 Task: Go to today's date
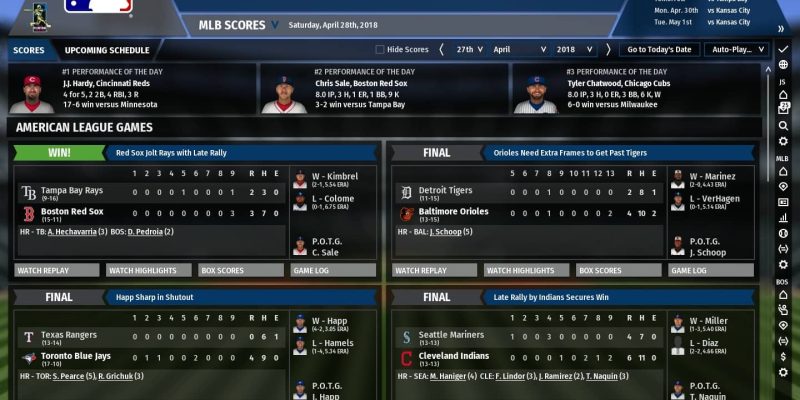click(x=658, y=49)
